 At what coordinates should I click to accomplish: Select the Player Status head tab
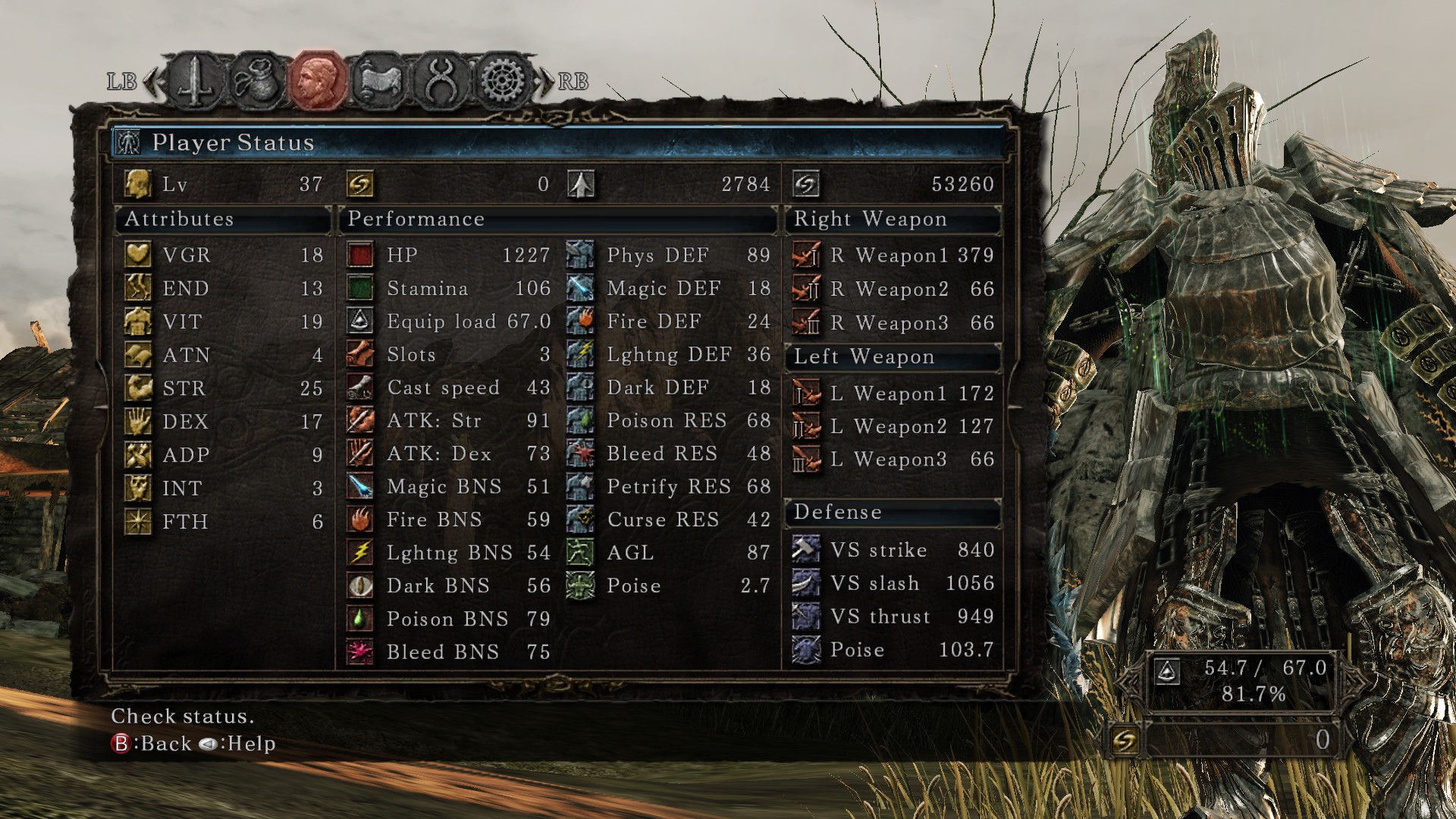pos(318,80)
